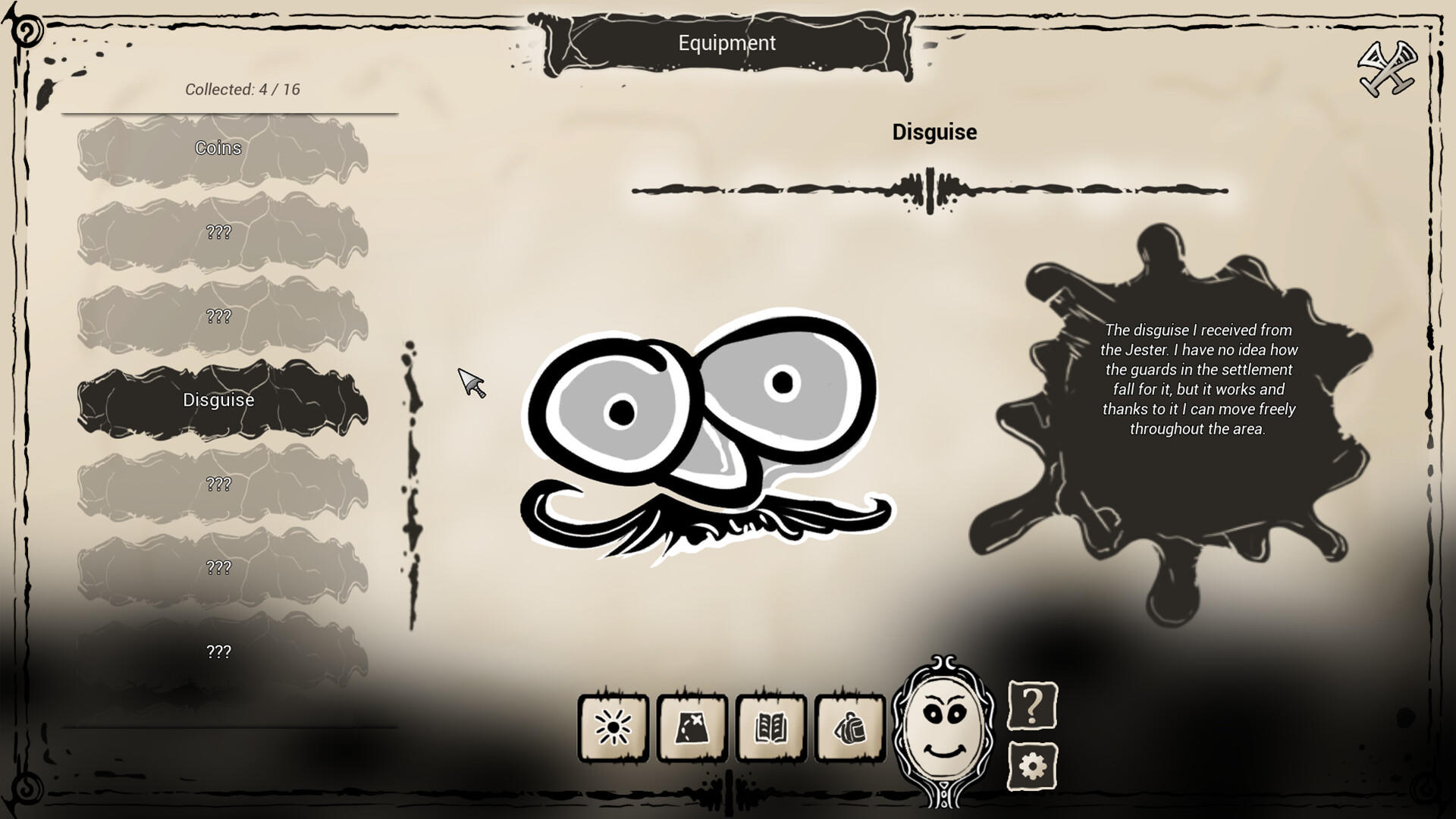
Task: Click the ??? slot directly above Disguise
Action: coord(218,317)
